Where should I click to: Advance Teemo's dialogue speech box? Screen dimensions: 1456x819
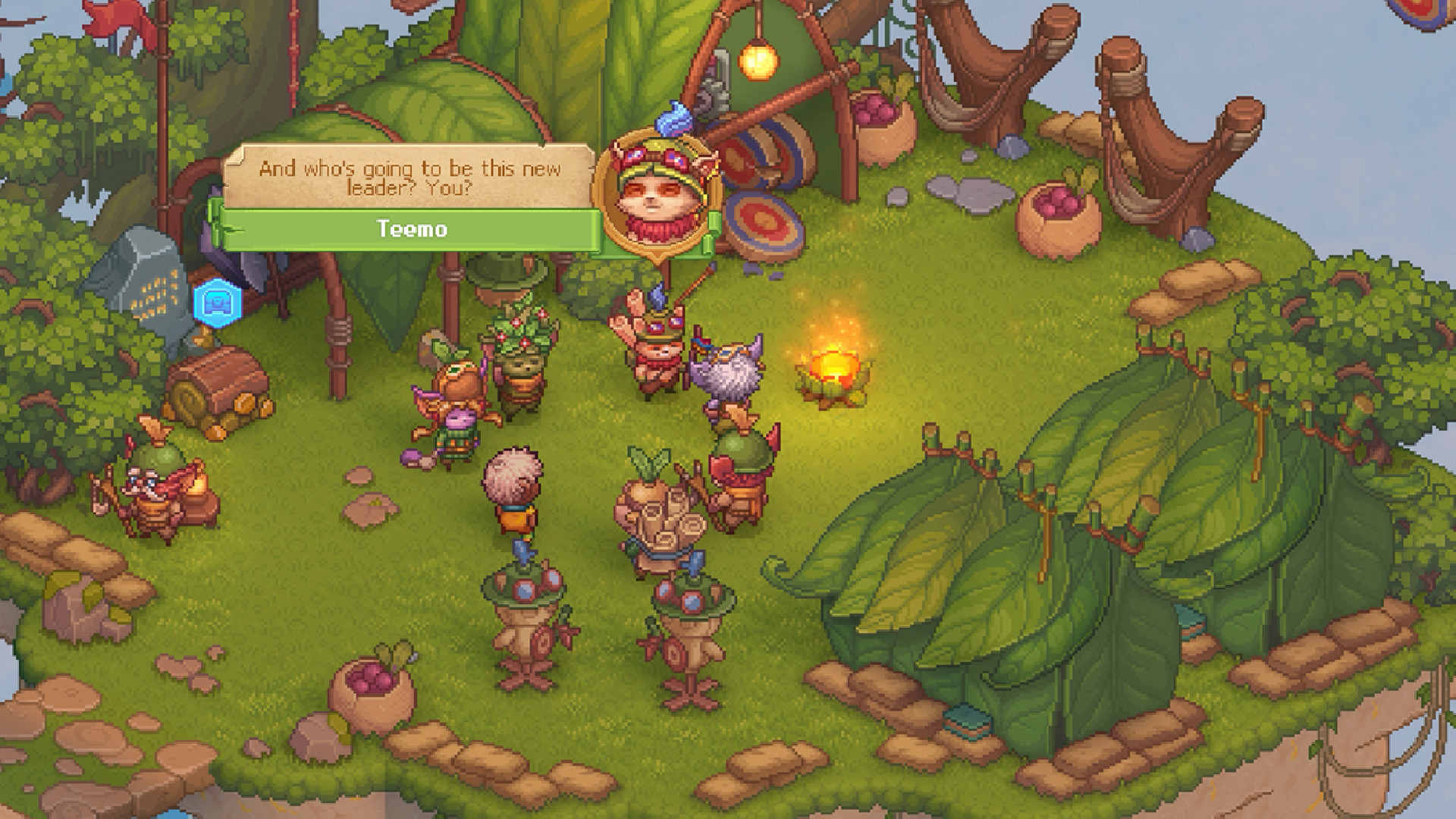pos(409,179)
